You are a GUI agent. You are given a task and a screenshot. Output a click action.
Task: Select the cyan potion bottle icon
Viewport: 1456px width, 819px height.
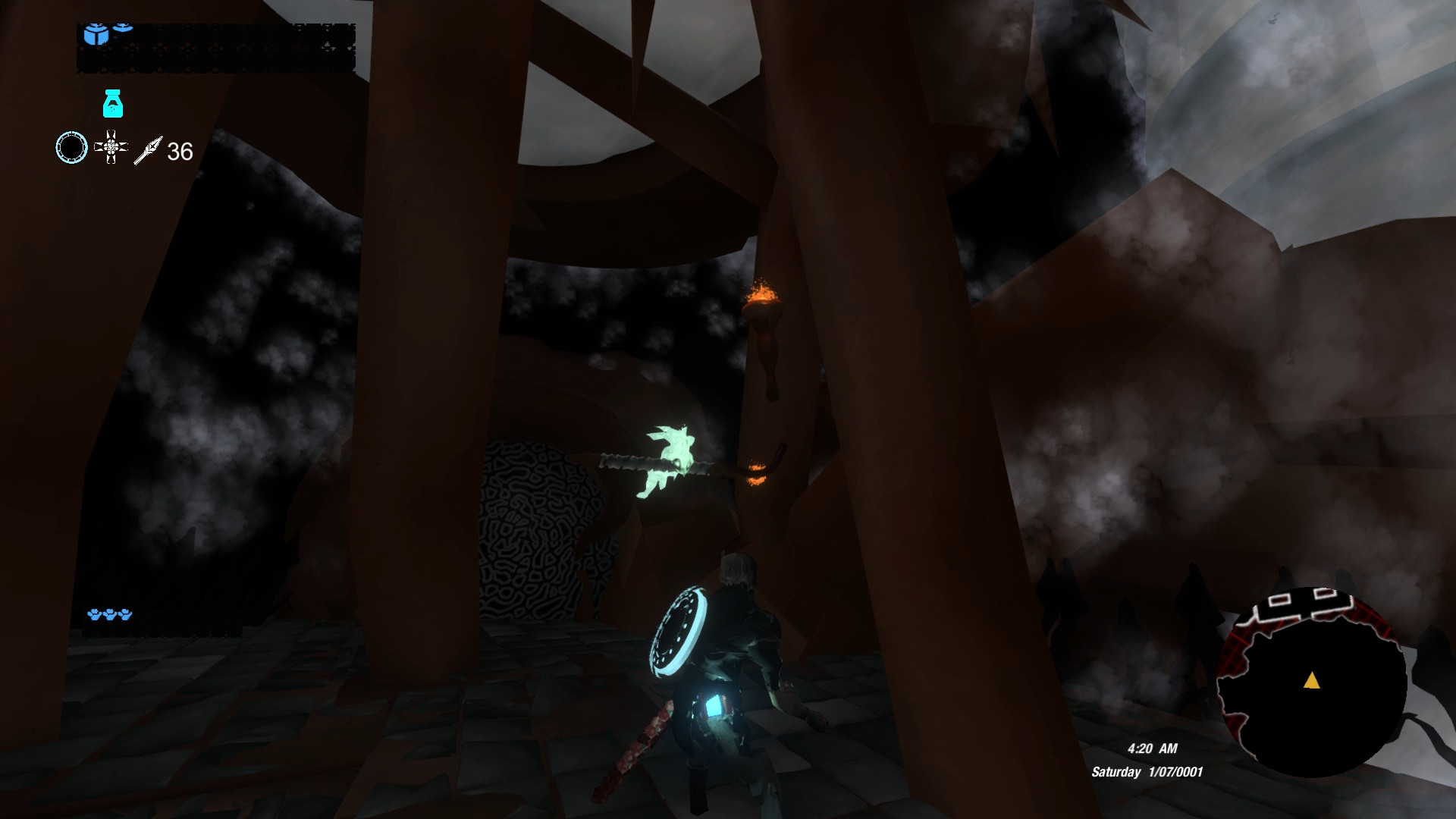click(x=113, y=104)
